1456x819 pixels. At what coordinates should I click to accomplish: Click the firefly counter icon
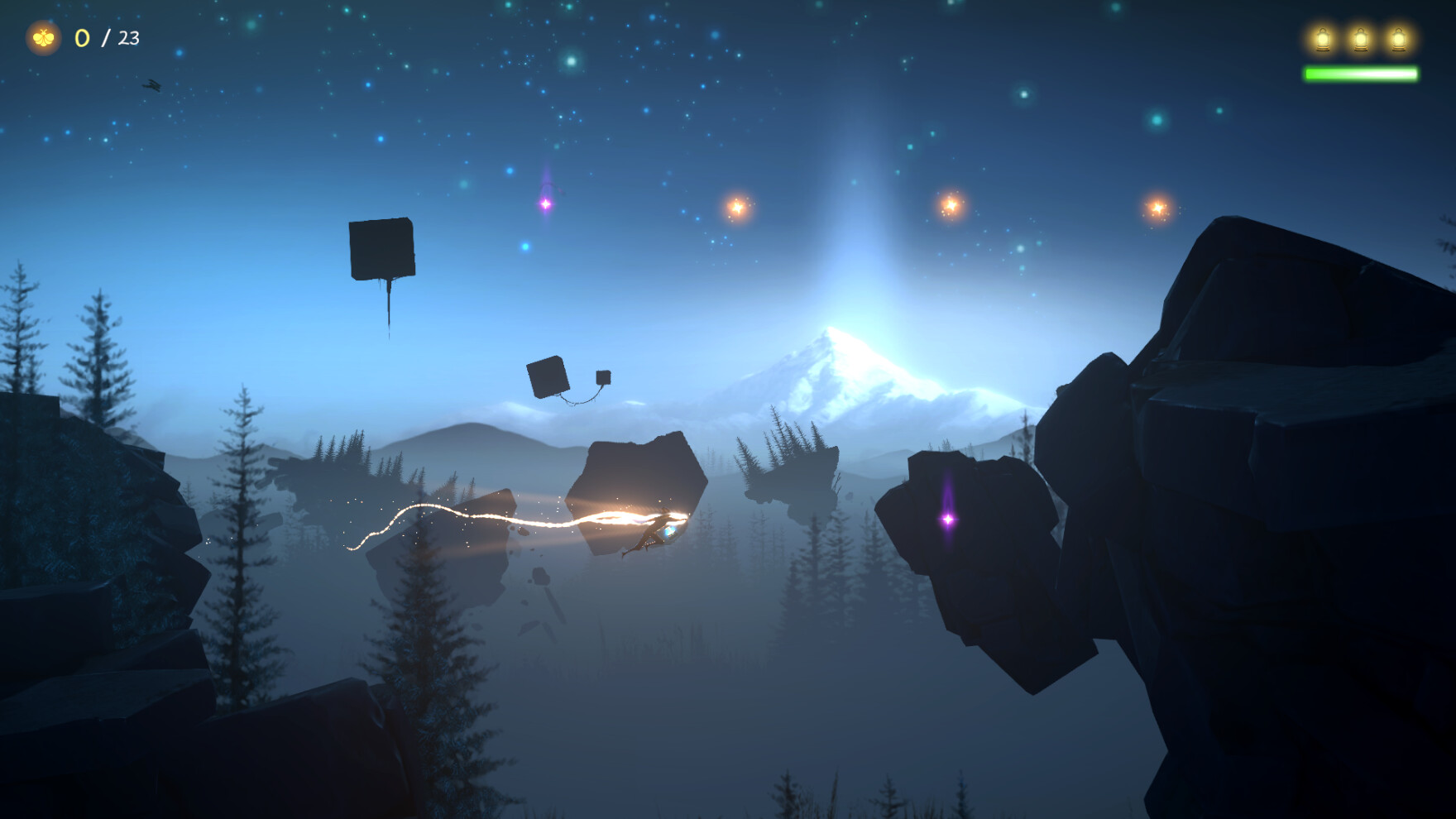point(43,36)
